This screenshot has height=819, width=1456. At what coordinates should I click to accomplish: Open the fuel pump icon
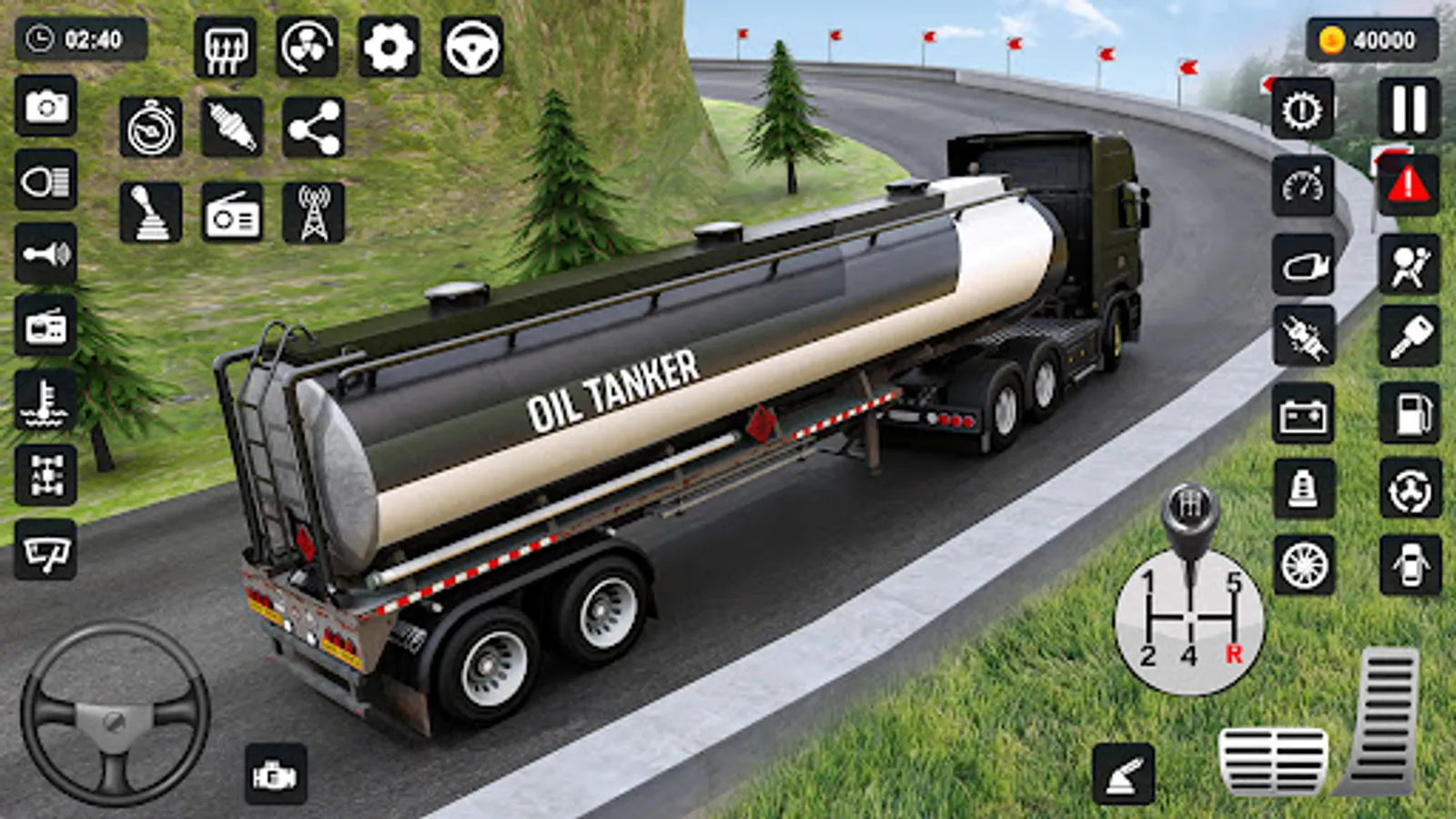click(1409, 415)
